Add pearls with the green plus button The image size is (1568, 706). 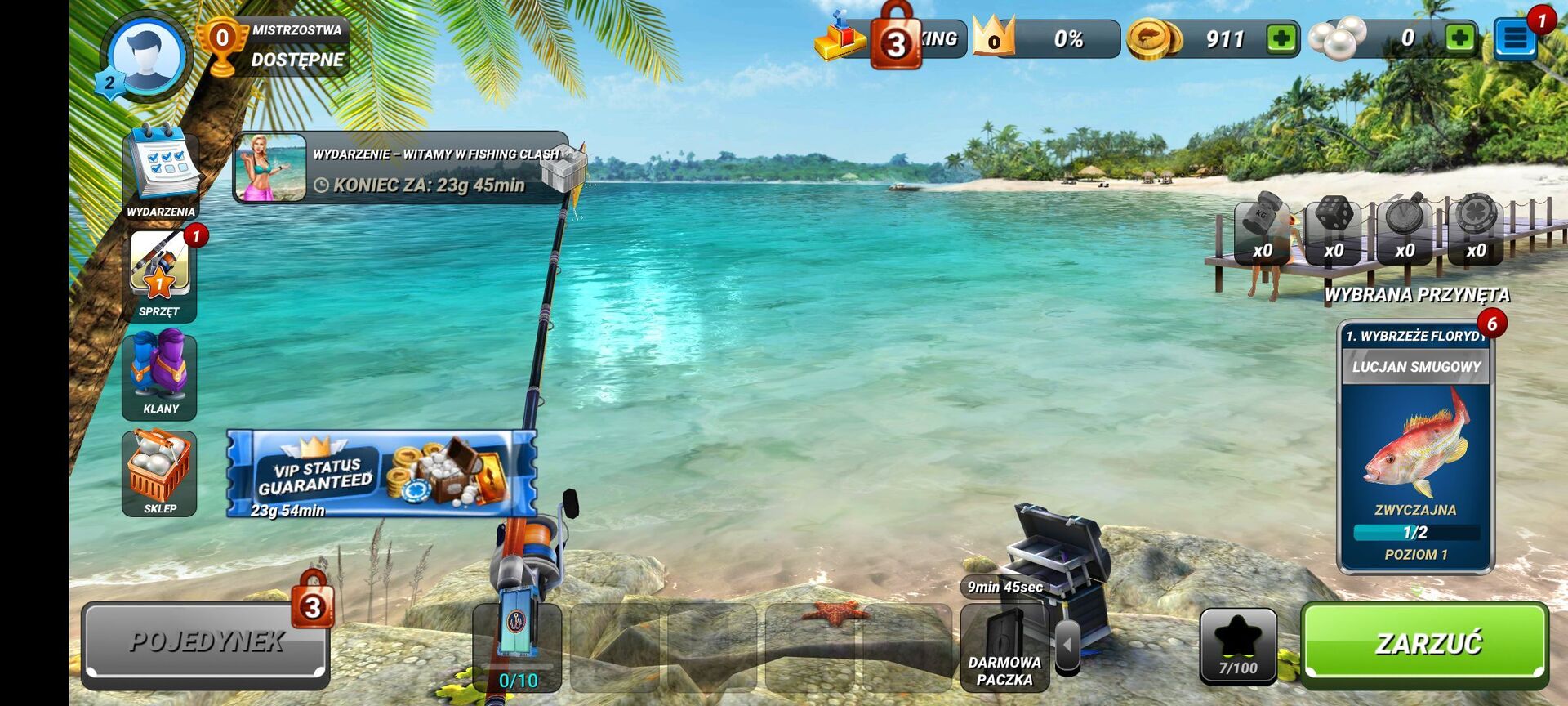tap(1459, 38)
